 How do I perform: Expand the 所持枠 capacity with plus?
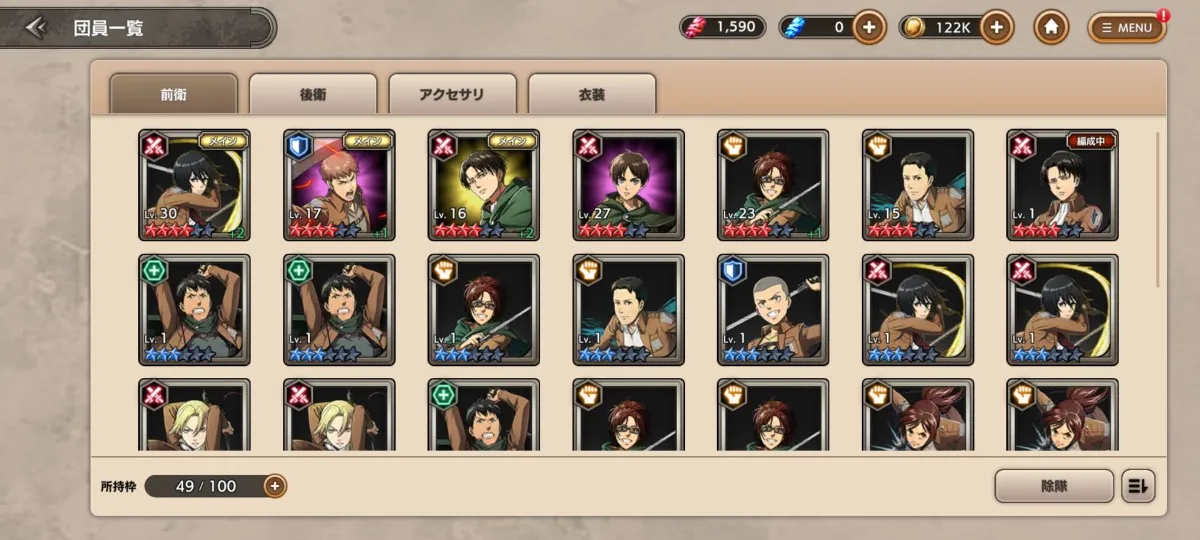click(x=275, y=486)
